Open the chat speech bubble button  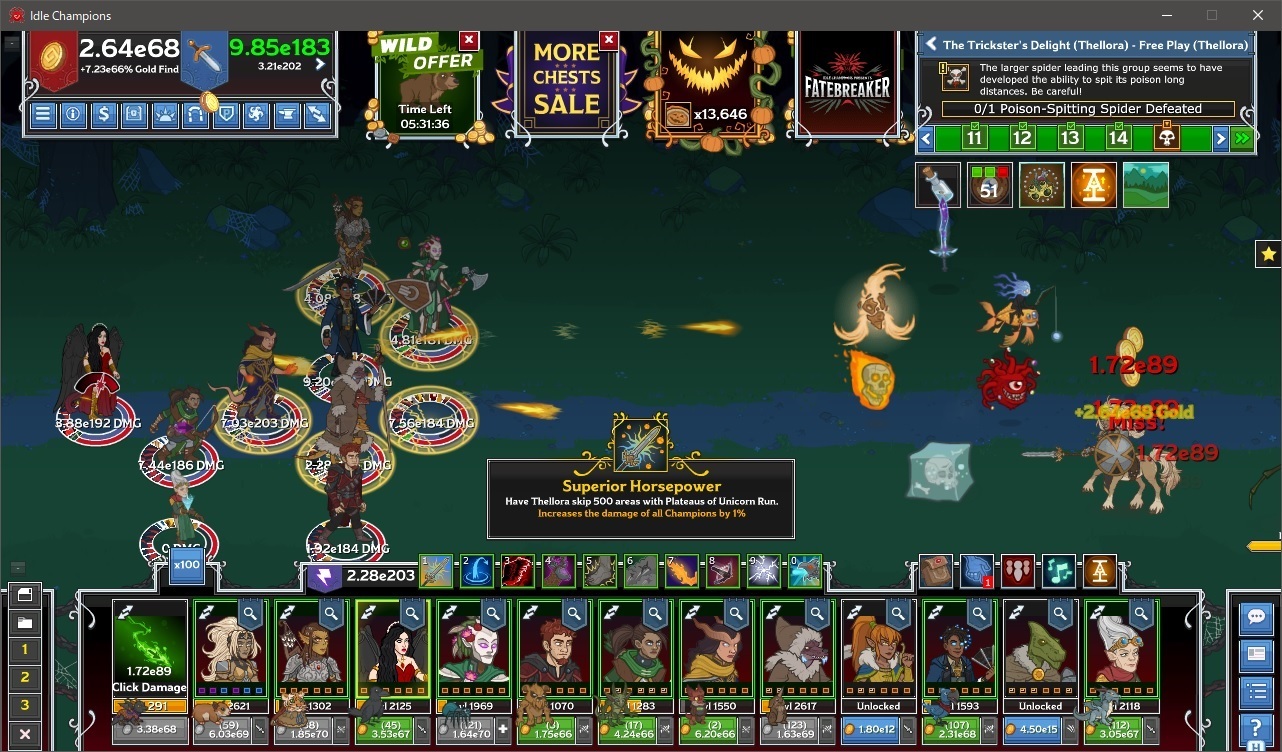(x=1255, y=618)
